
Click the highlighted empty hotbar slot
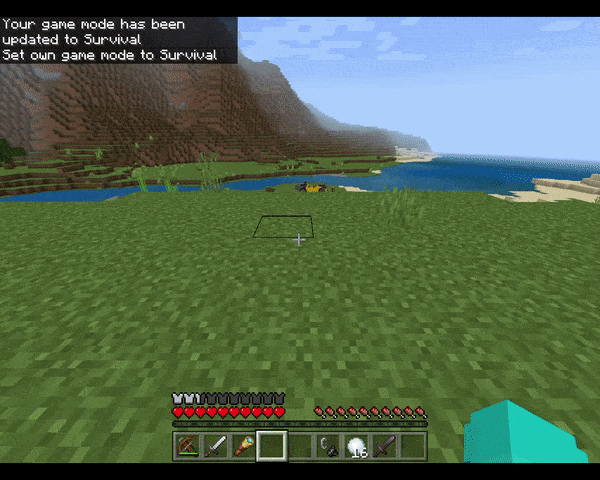(x=272, y=446)
